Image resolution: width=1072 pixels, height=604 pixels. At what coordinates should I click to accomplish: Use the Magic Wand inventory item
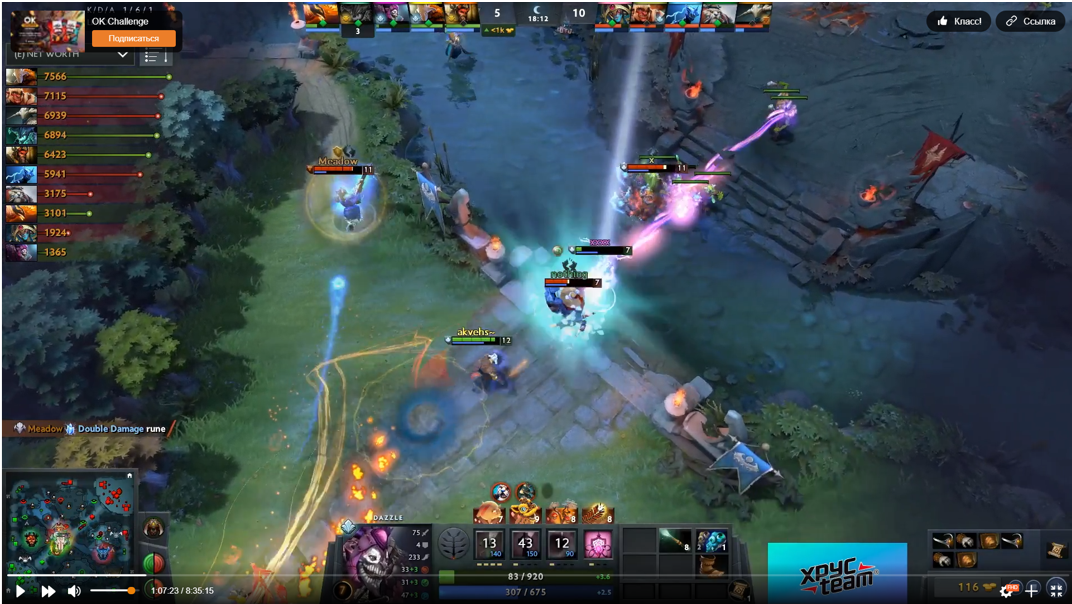click(x=674, y=541)
